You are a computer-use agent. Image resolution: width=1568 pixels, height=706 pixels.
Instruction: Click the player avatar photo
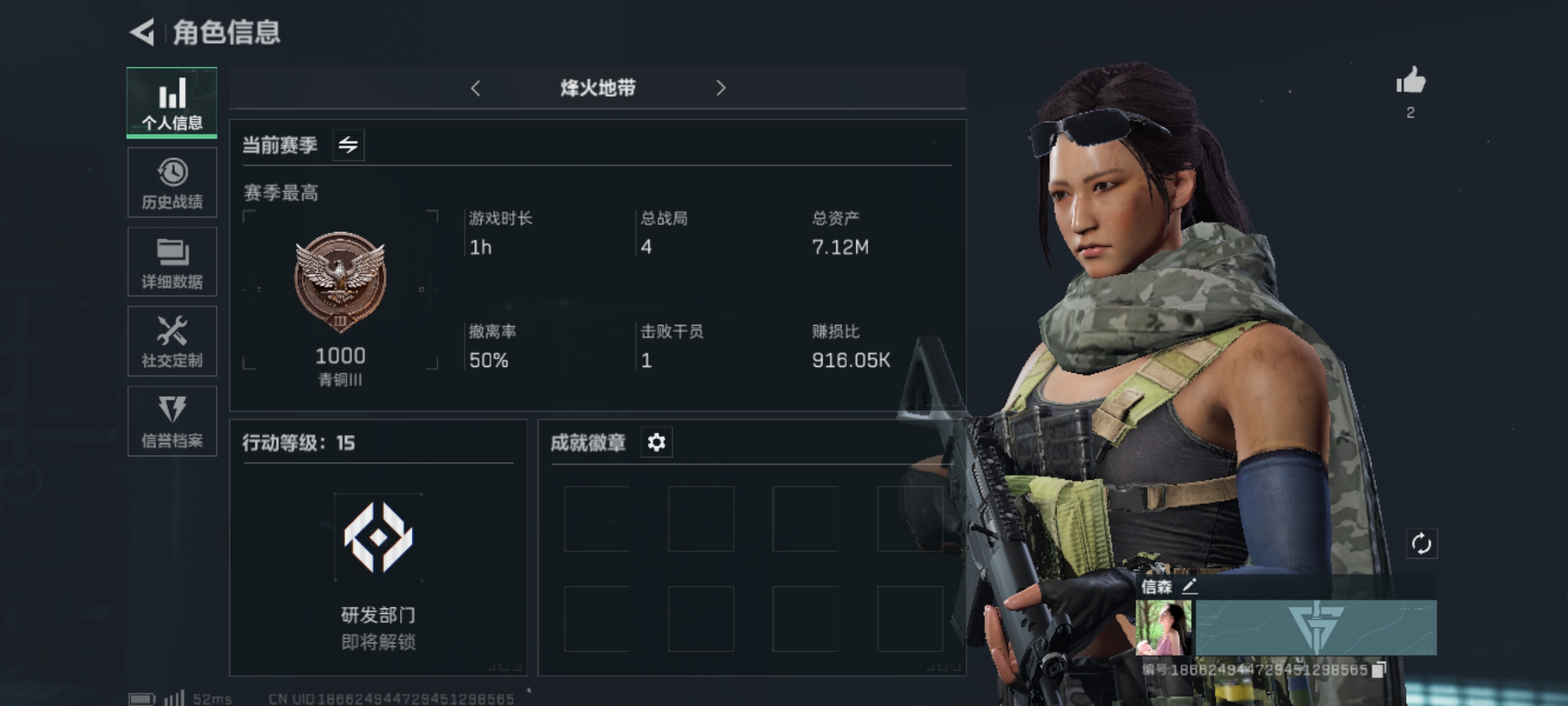coord(1164,628)
